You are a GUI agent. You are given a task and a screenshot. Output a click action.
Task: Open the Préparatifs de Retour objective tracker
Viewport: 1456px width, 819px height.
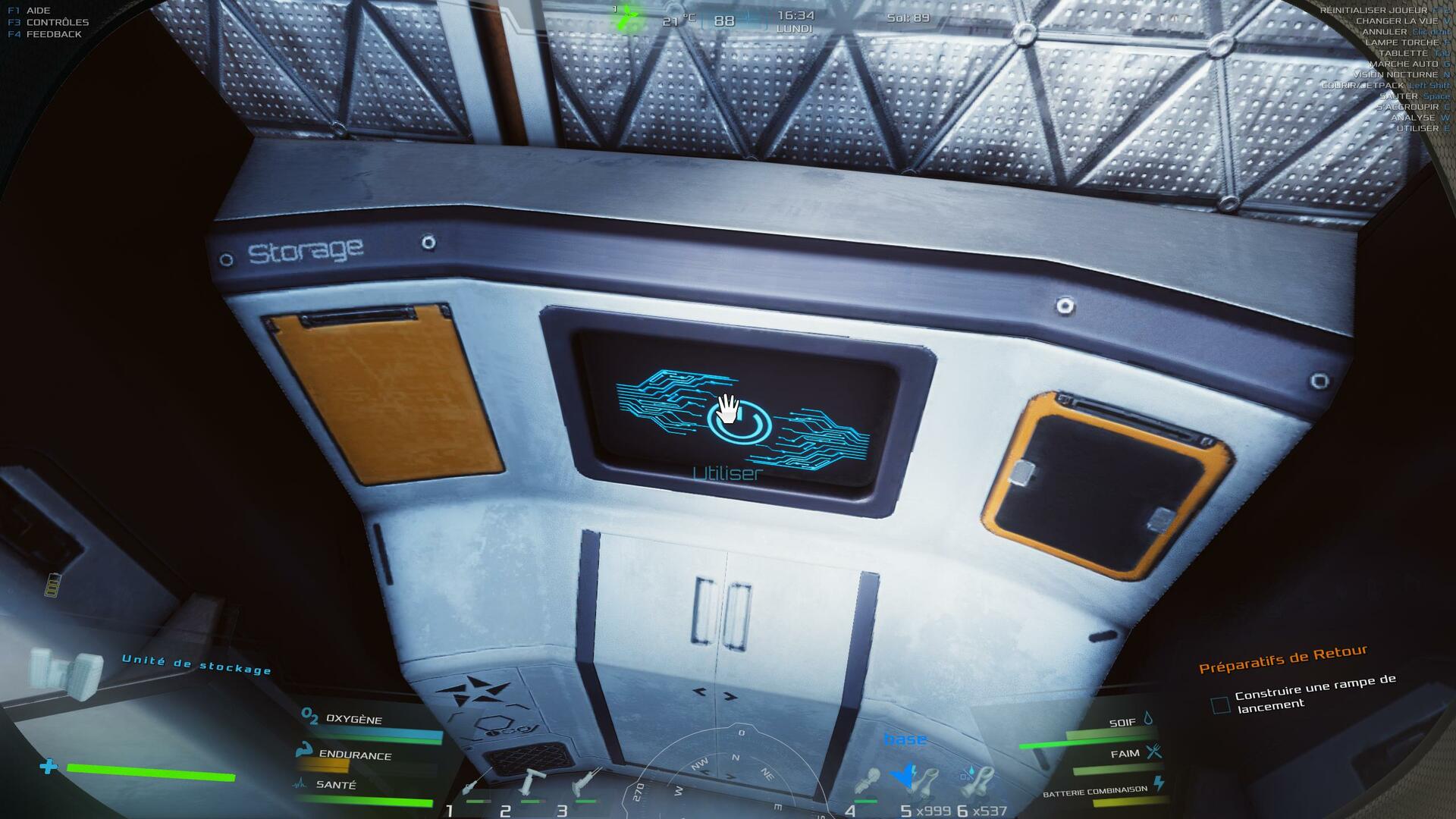1282,659
